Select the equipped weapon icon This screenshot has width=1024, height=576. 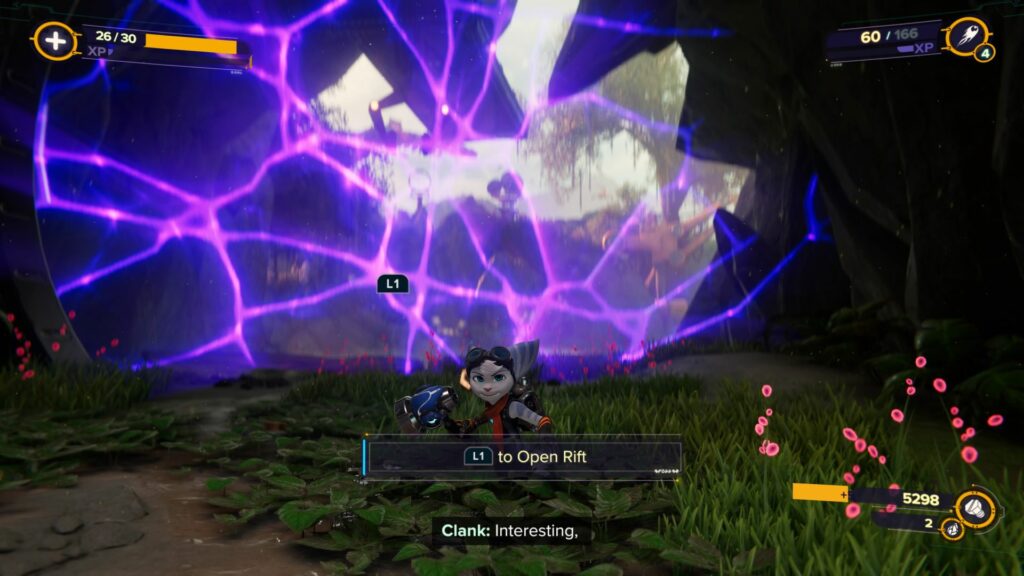[965, 36]
